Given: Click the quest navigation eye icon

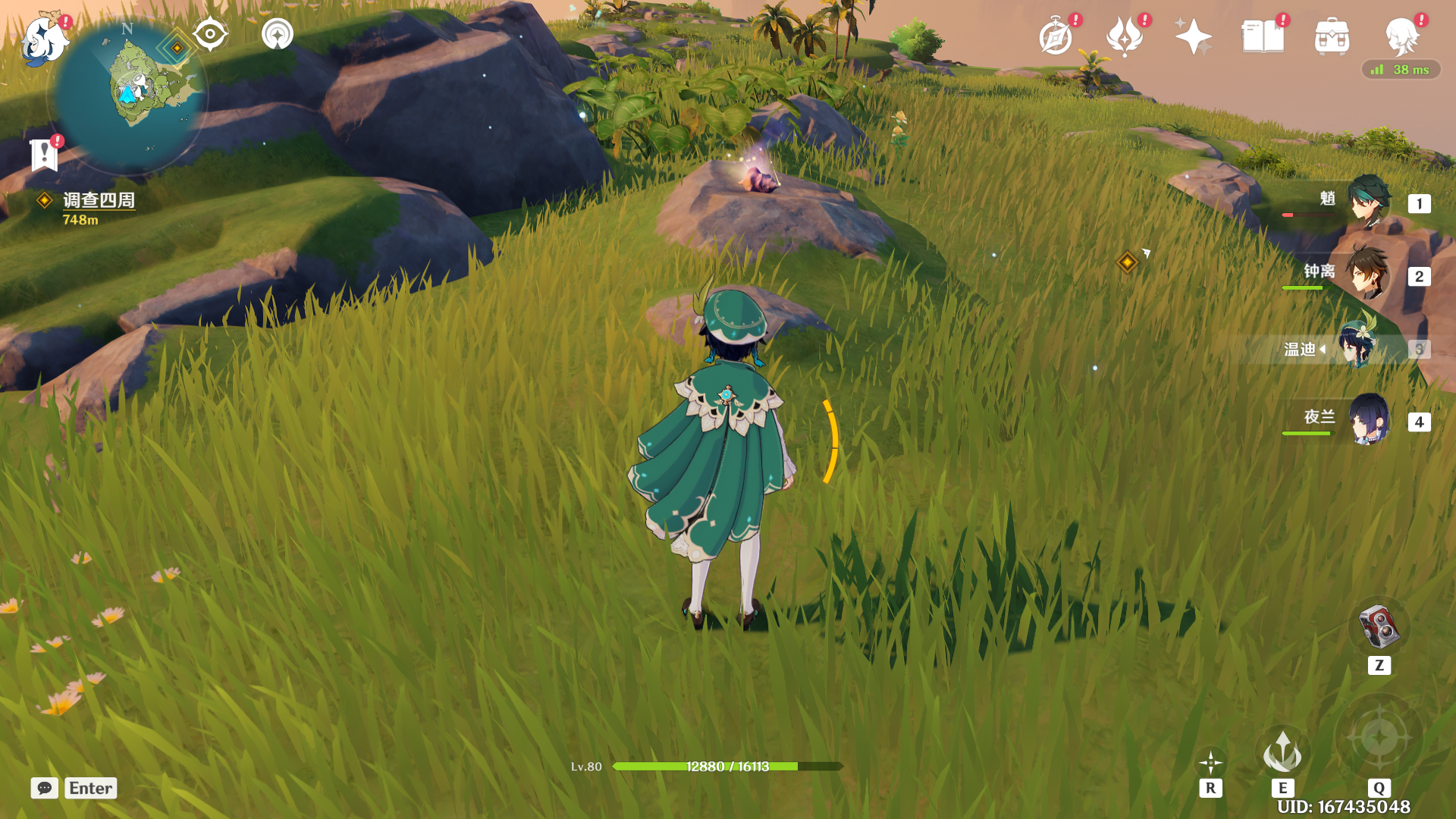Looking at the screenshot, I should coord(210,34).
